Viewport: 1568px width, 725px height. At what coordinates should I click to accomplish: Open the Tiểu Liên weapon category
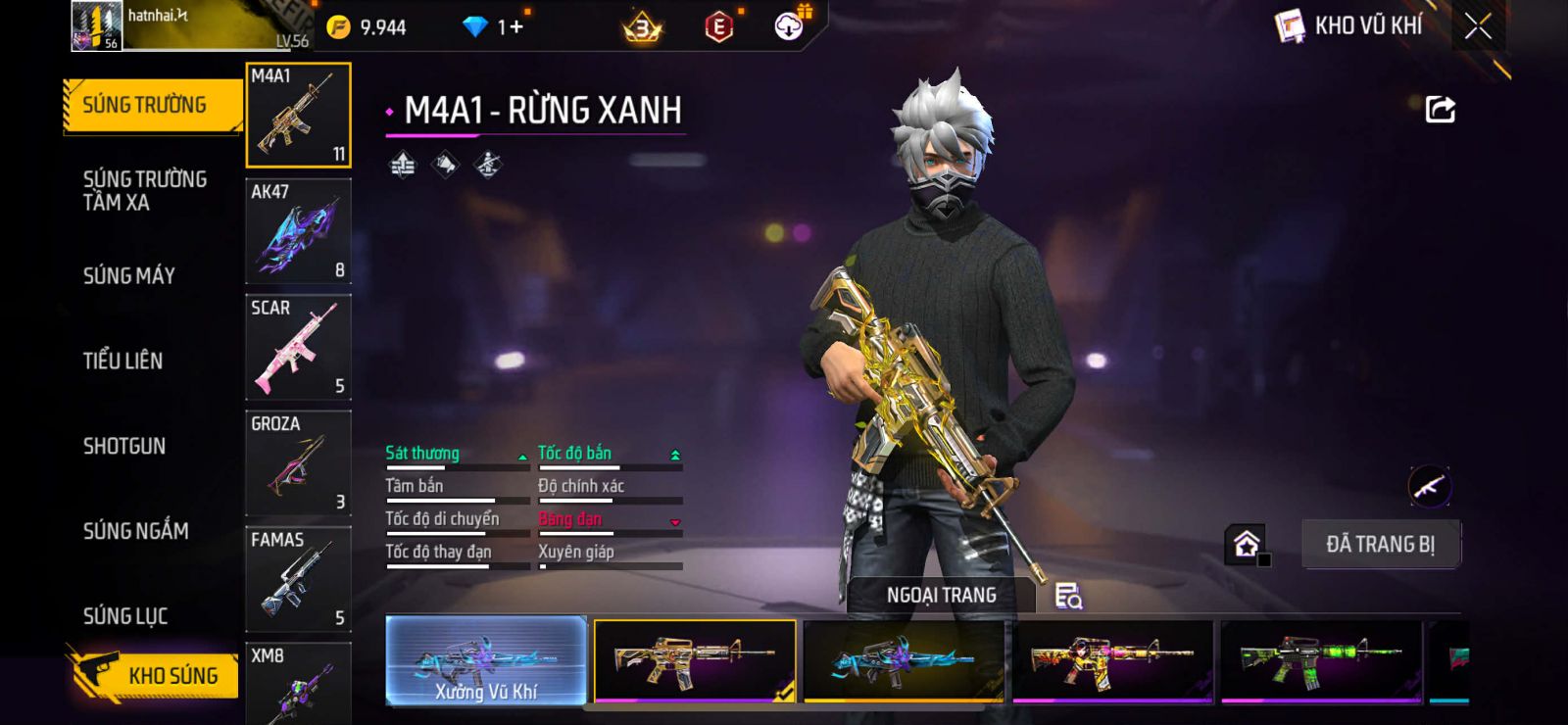pyautogui.click(x=122, y=361)
